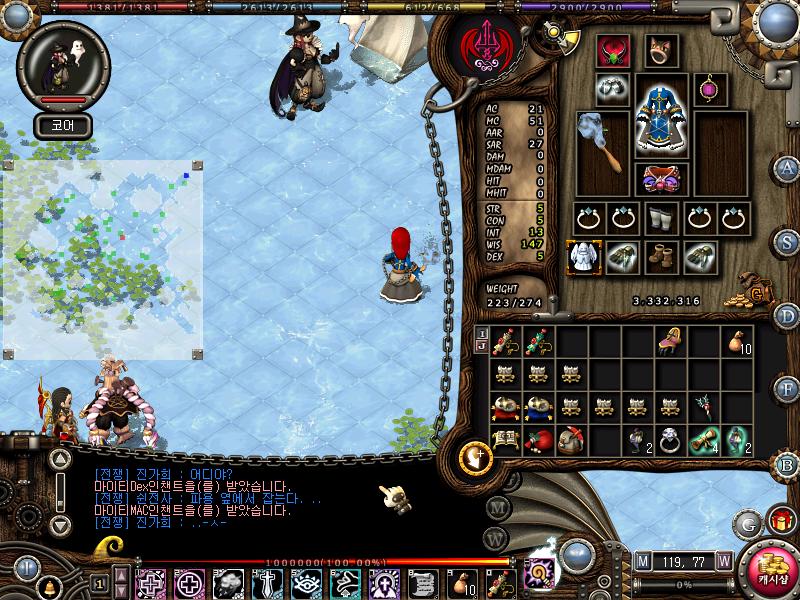Select the red pouch inventory item
Viewport: 800px width, 600px height.
[x=538, y=441]
